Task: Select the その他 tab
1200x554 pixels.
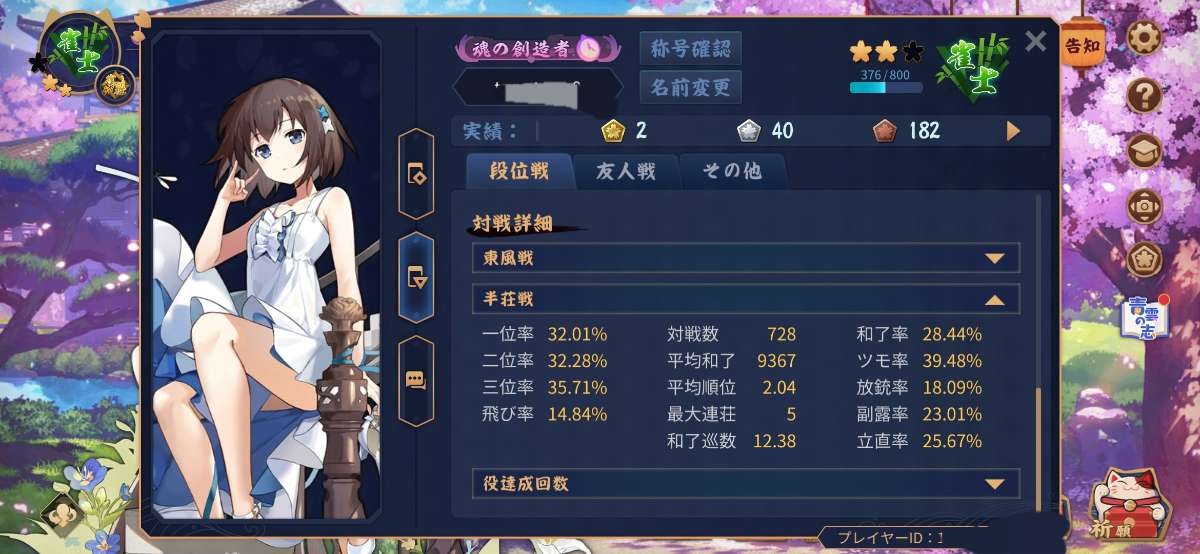Action: point(731,171)
